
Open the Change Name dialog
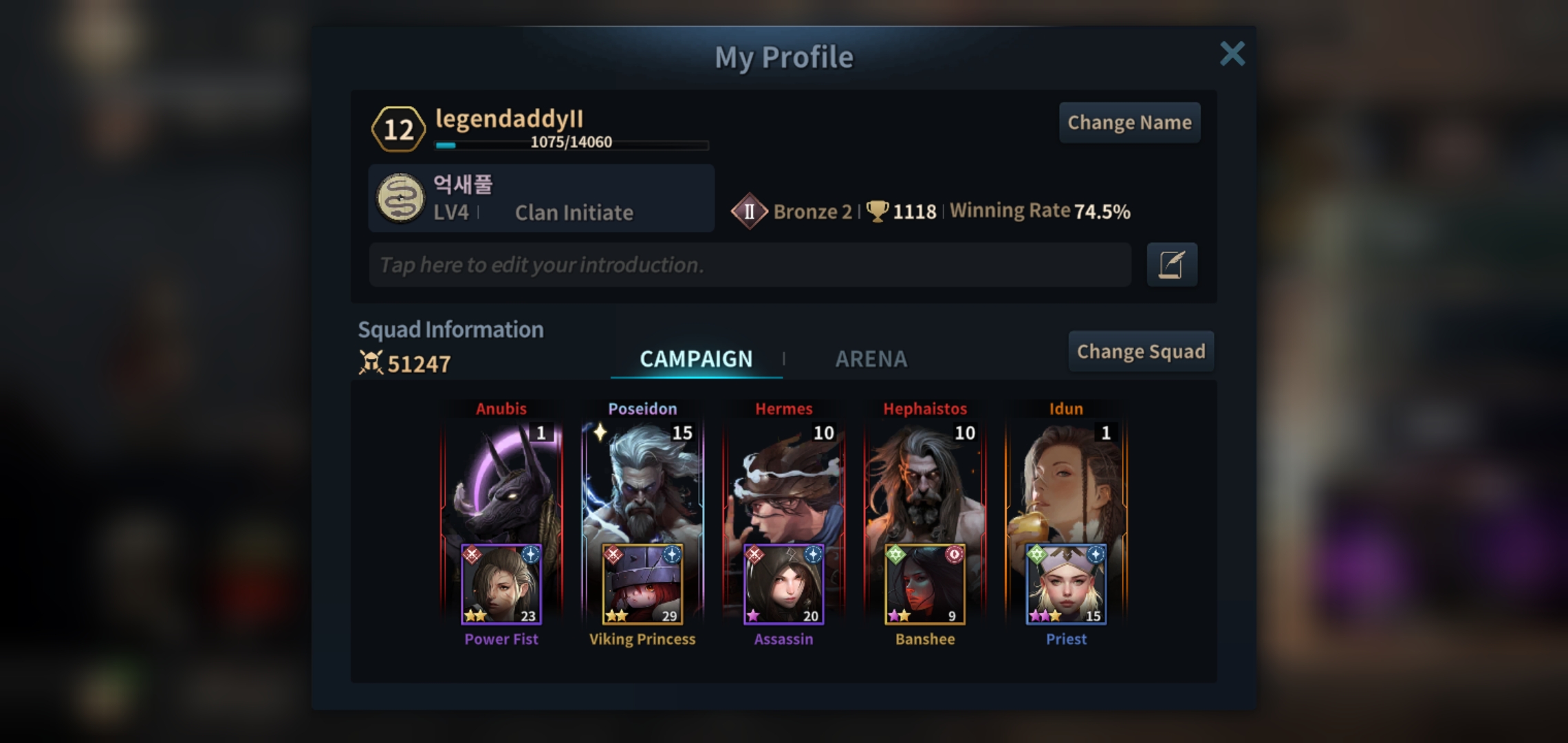click(x=1129, y=122)
